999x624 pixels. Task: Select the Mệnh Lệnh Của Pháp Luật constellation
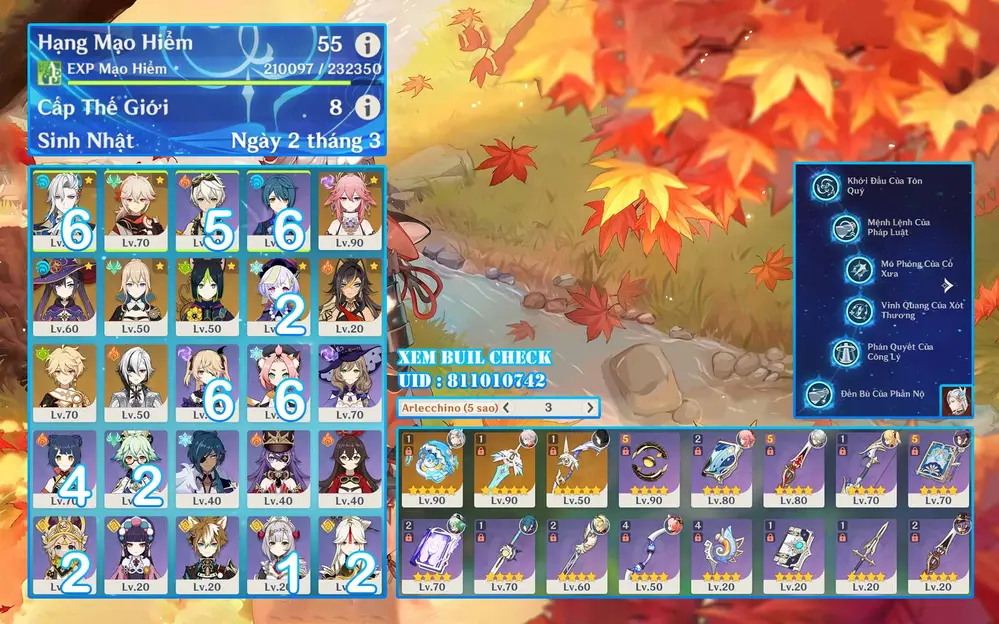pyautogui.click(x=844, y=228)
